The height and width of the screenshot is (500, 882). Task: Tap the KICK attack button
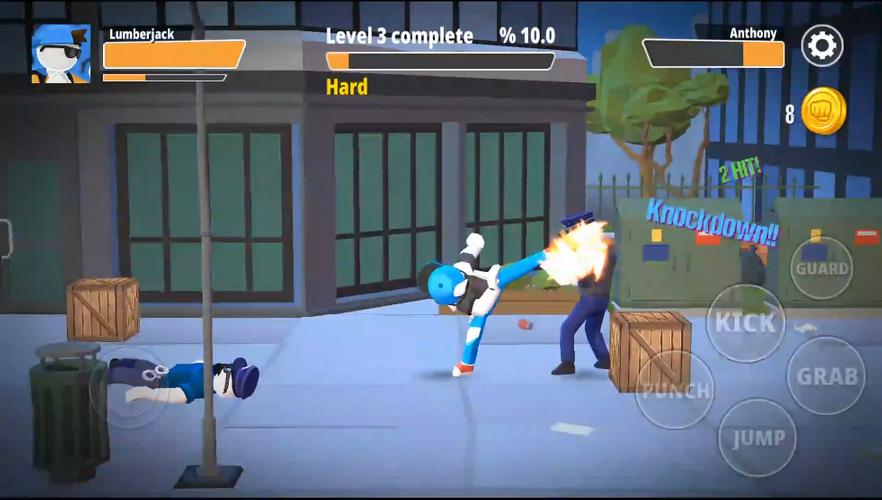pyautogui.click(x=745, y=322)
